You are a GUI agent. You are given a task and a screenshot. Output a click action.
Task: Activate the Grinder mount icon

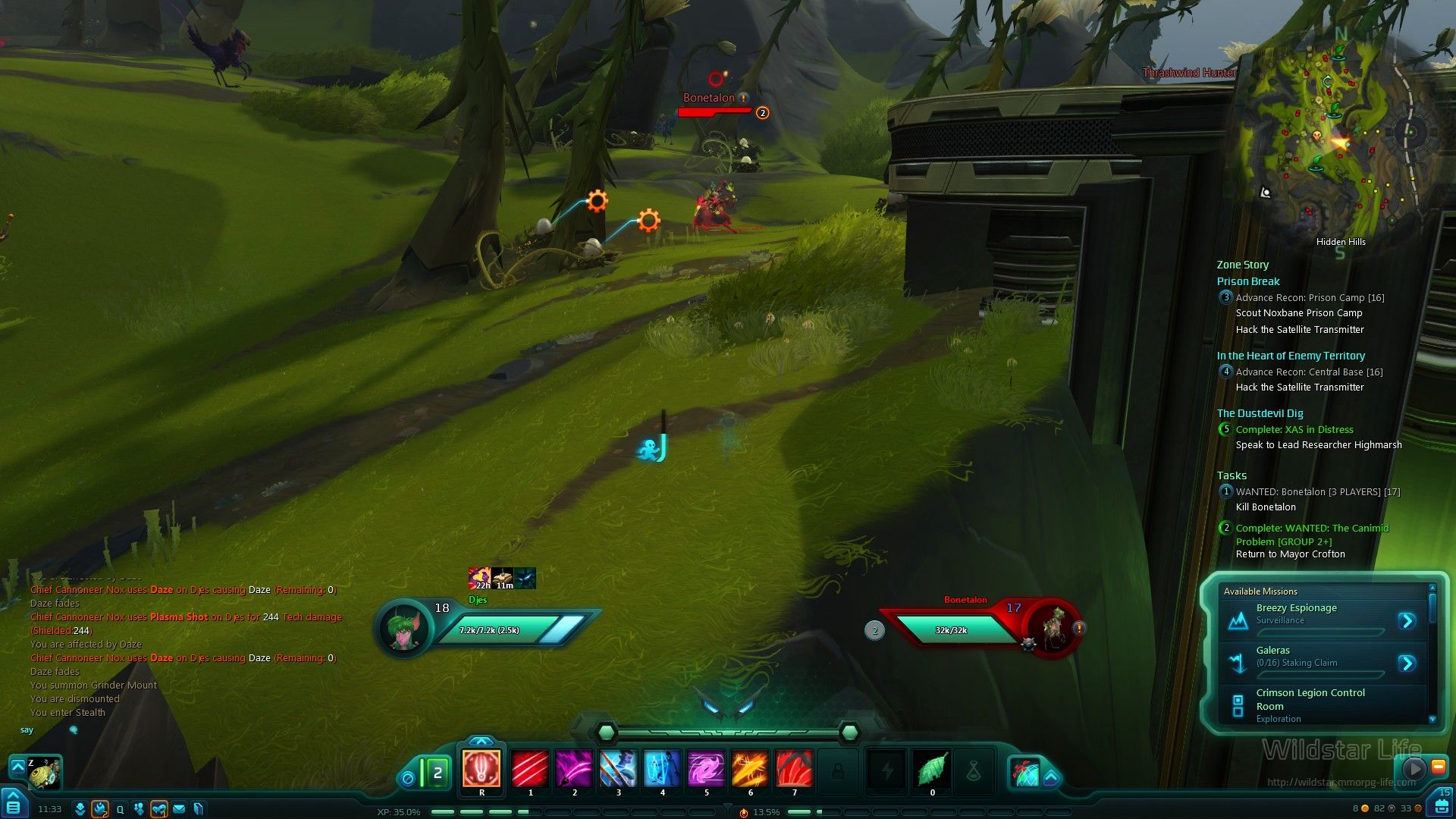click(x=44, y=772)
